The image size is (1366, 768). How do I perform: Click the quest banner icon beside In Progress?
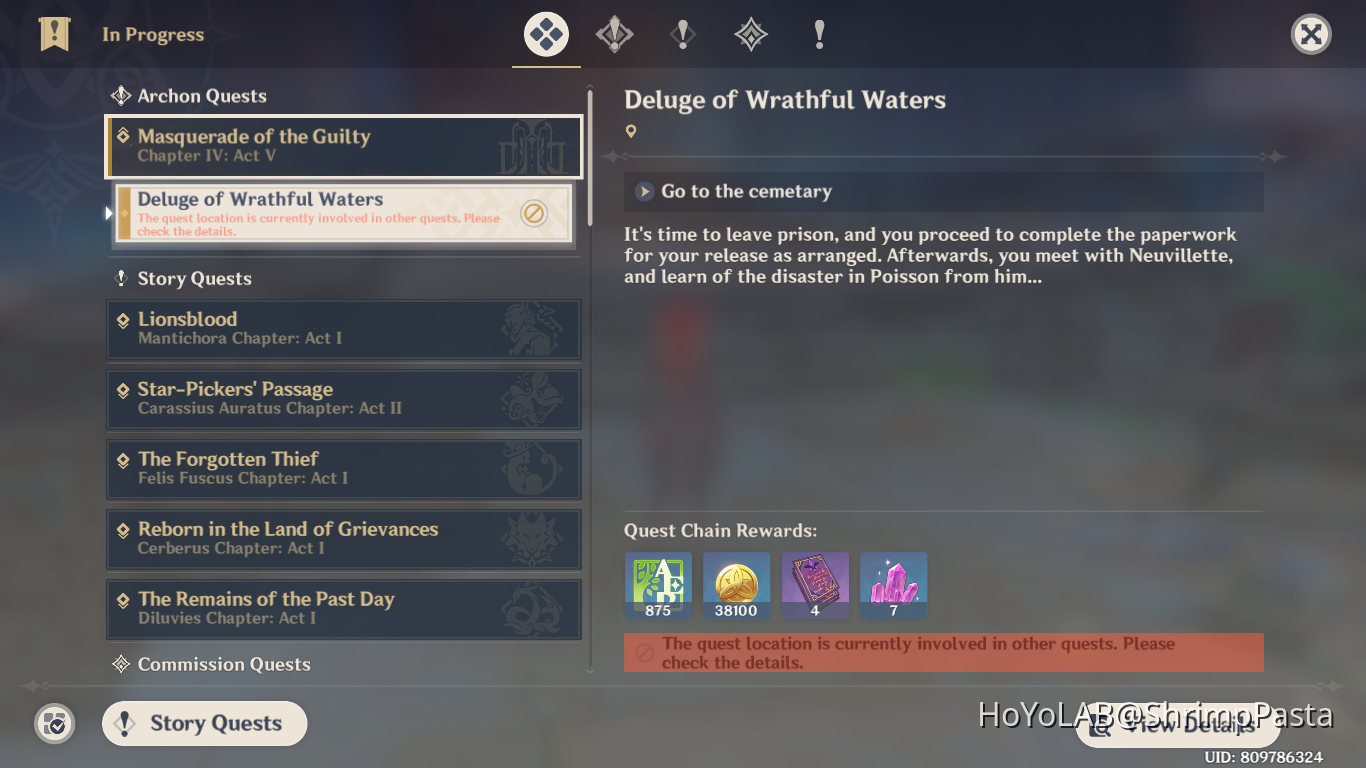[54, 33]
